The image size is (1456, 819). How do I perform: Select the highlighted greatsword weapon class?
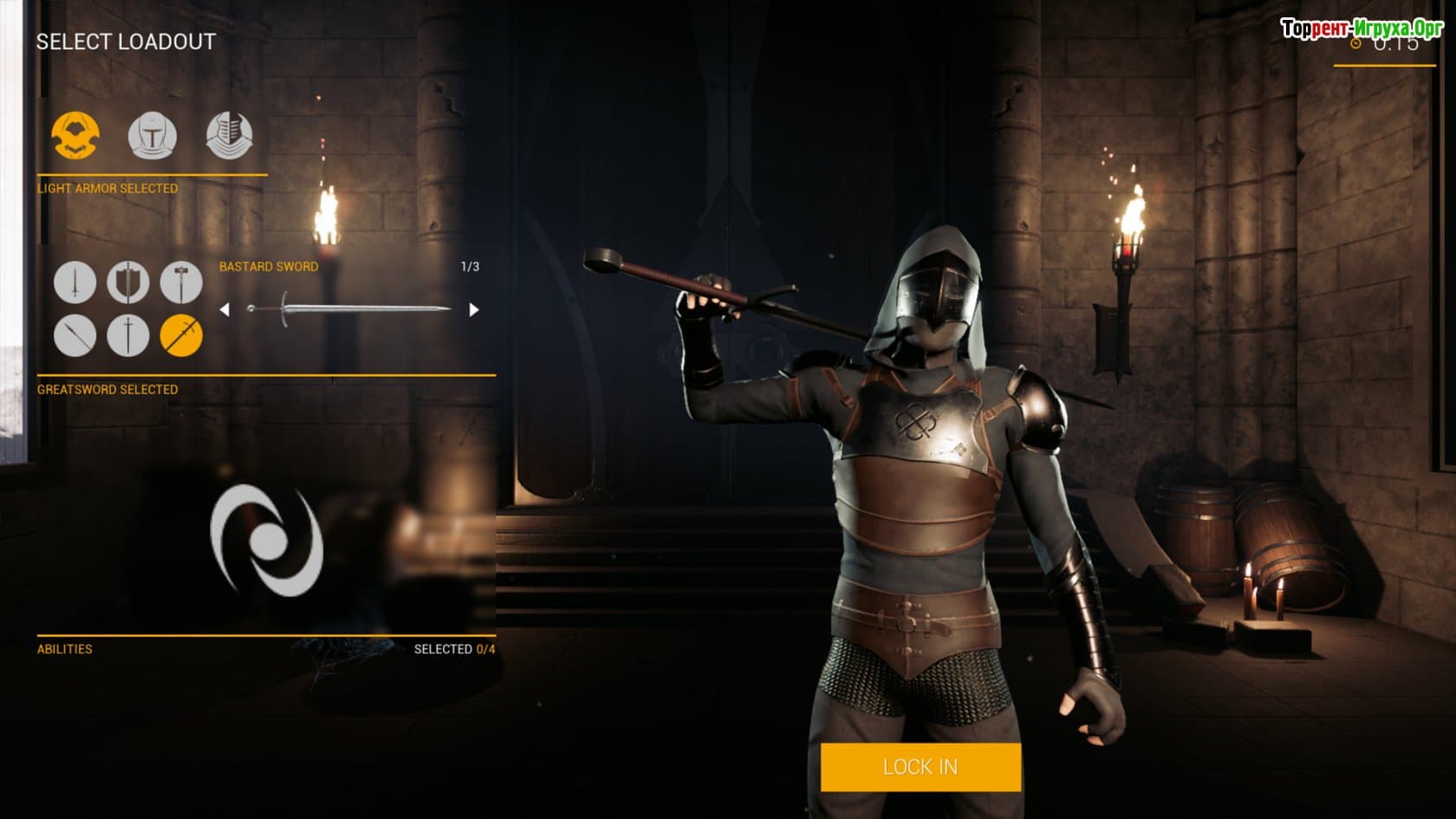[x=181, y=335]
